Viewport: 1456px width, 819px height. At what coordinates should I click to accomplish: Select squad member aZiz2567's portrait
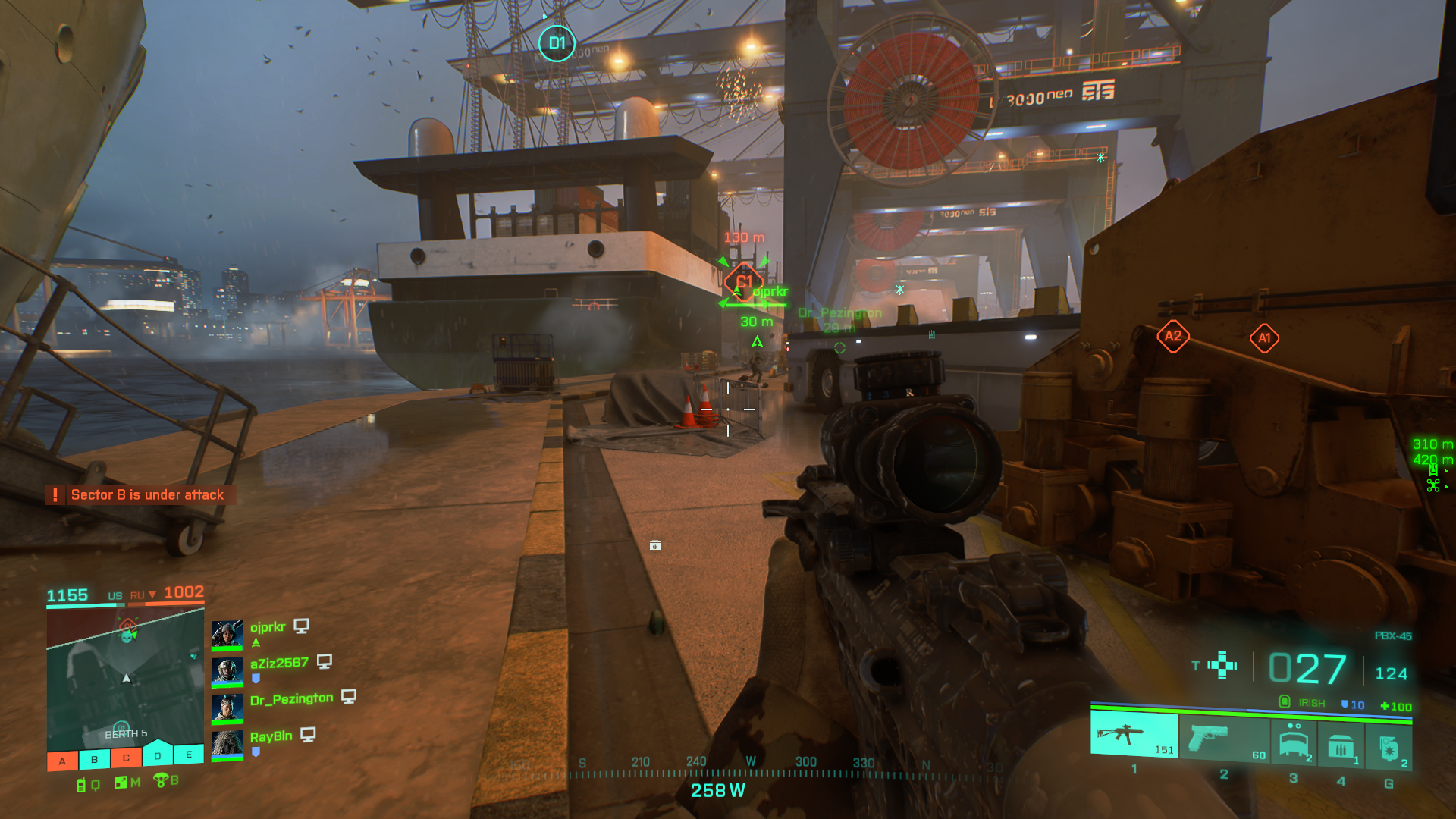[227, 670]
